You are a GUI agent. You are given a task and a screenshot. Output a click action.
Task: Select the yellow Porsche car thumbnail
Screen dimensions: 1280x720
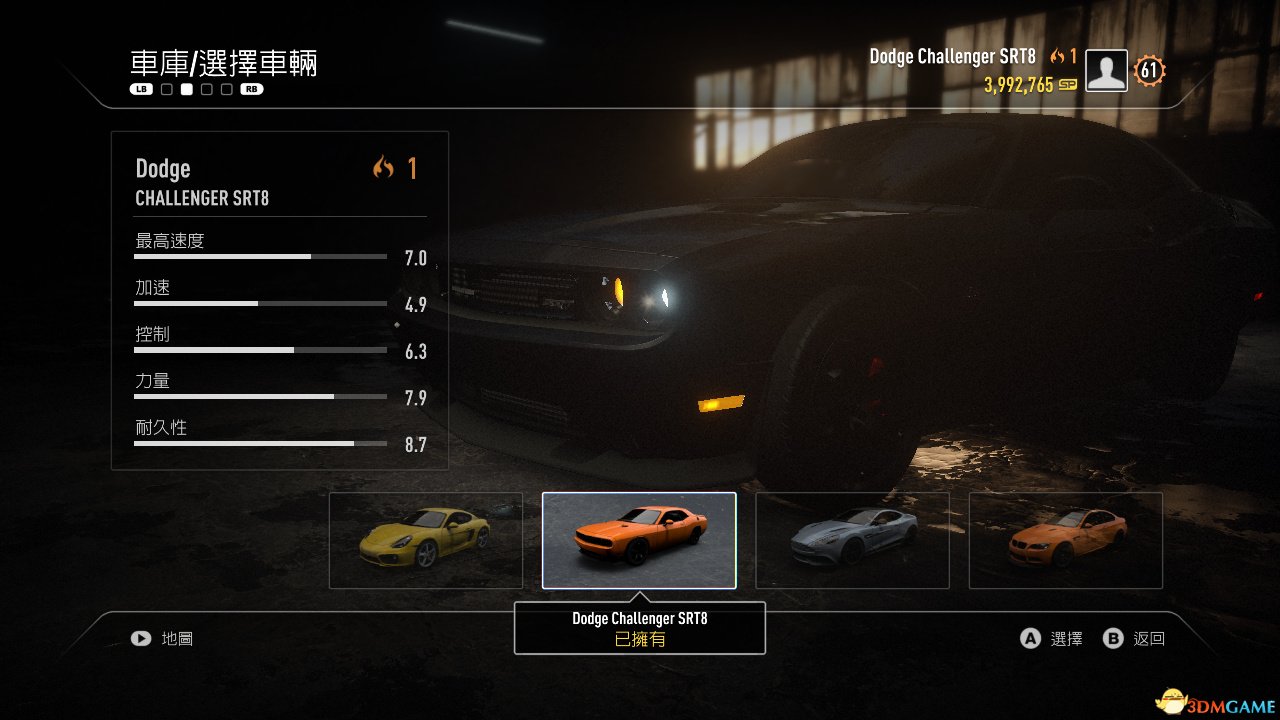pos(426,540)
